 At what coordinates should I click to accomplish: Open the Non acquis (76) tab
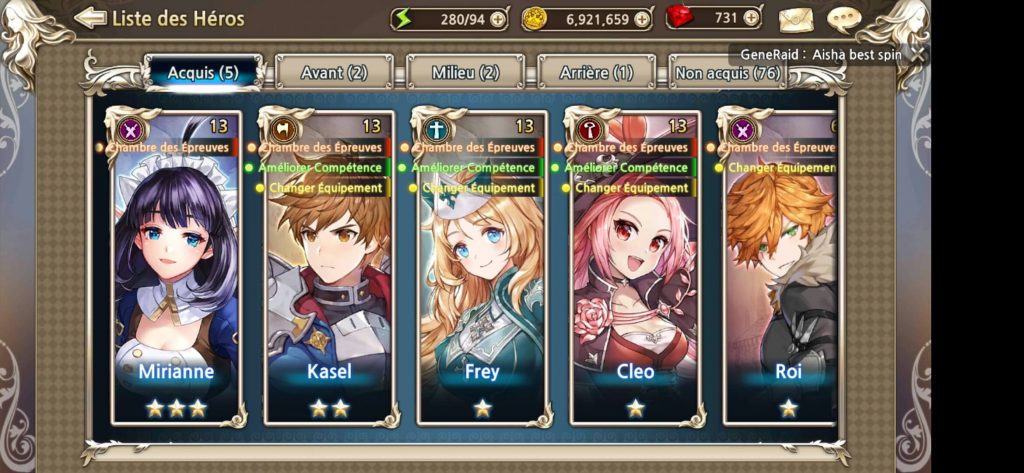[727, 72]
